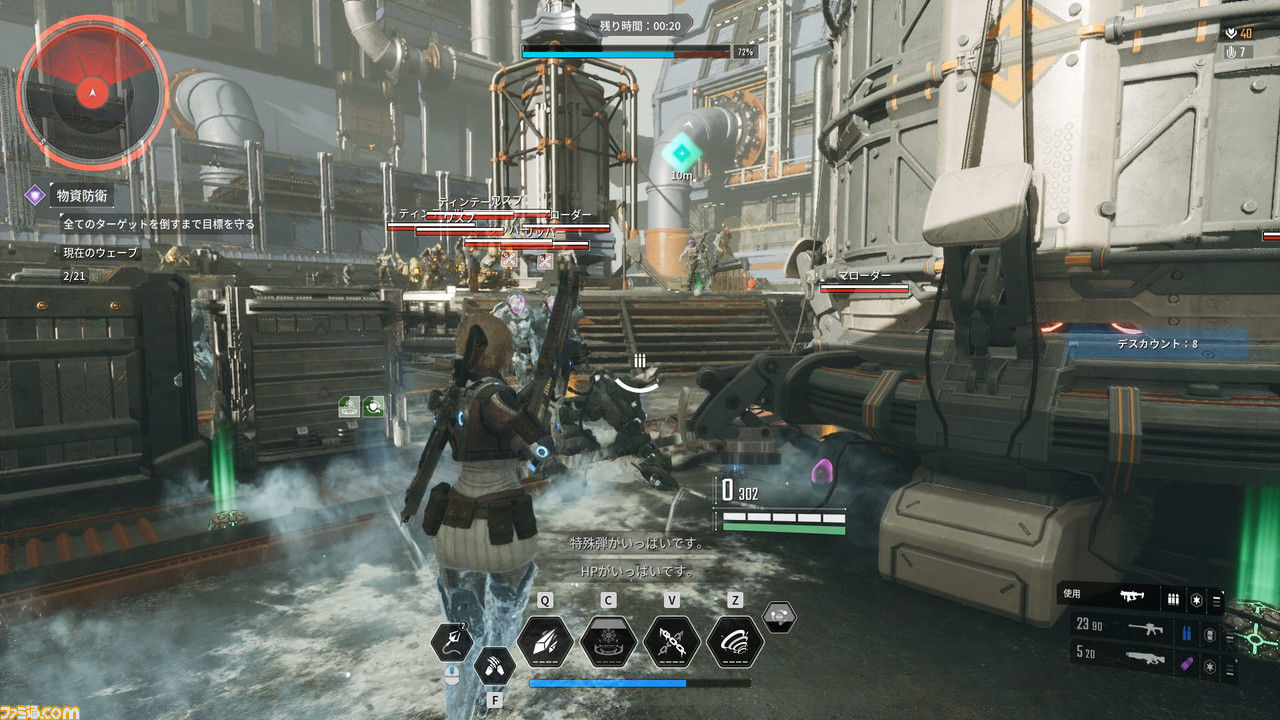Trigger the crossed chains skill
Viewport: 1280px width, 720px height.
[x=671, y=641]
